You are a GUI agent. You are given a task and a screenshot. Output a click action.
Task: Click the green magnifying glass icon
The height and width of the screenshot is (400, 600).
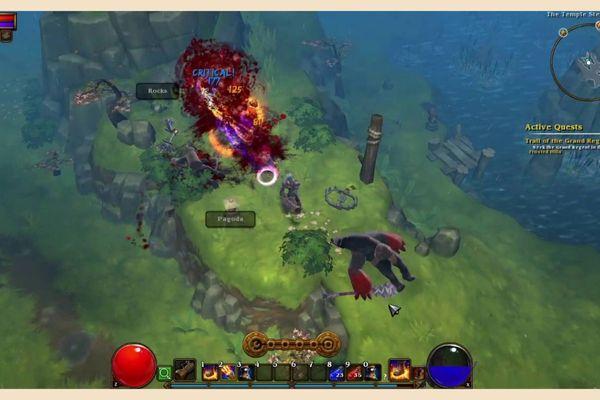(165, 373)
